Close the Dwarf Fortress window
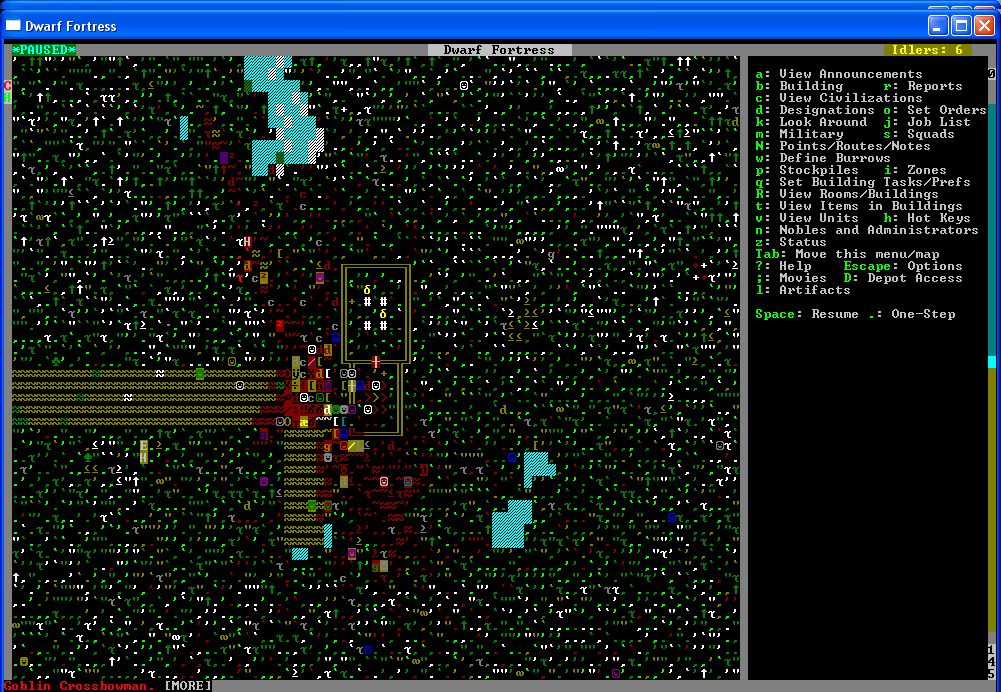 pyautogui.click(x=983, y=25)
